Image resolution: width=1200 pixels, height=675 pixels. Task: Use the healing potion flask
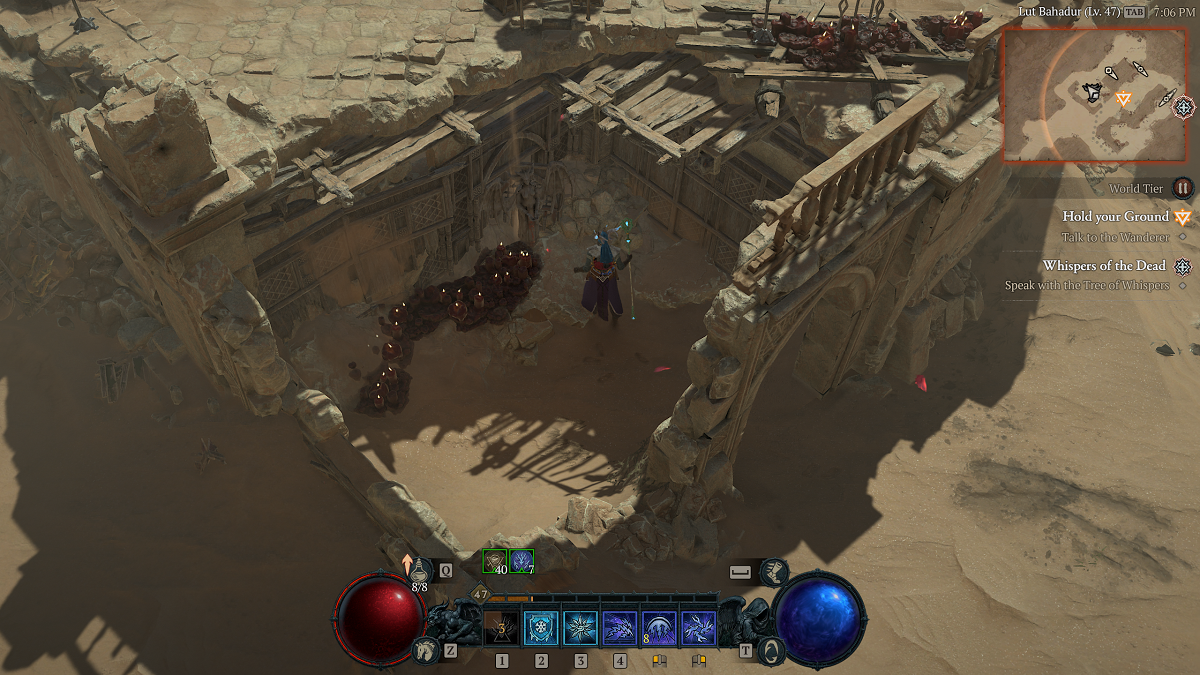point(421,570)
